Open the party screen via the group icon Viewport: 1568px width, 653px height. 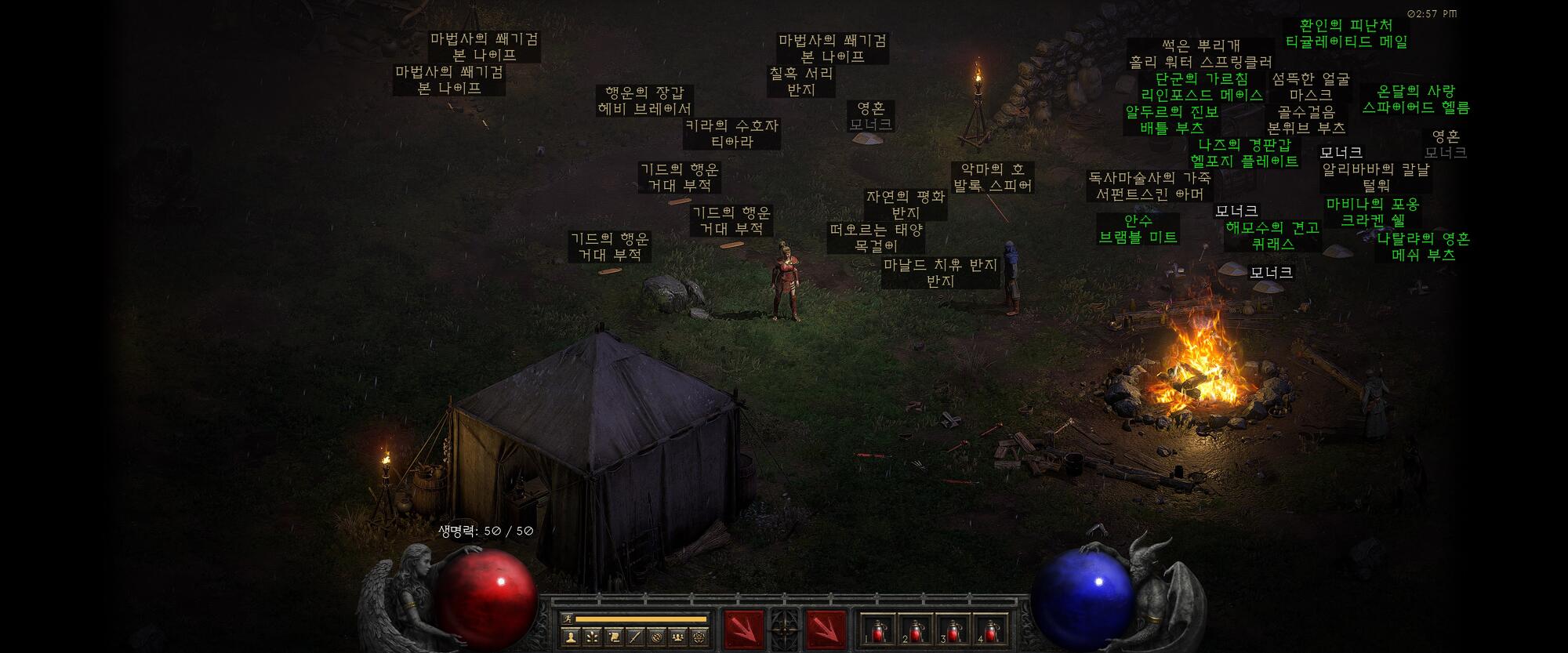click(677, 637)
